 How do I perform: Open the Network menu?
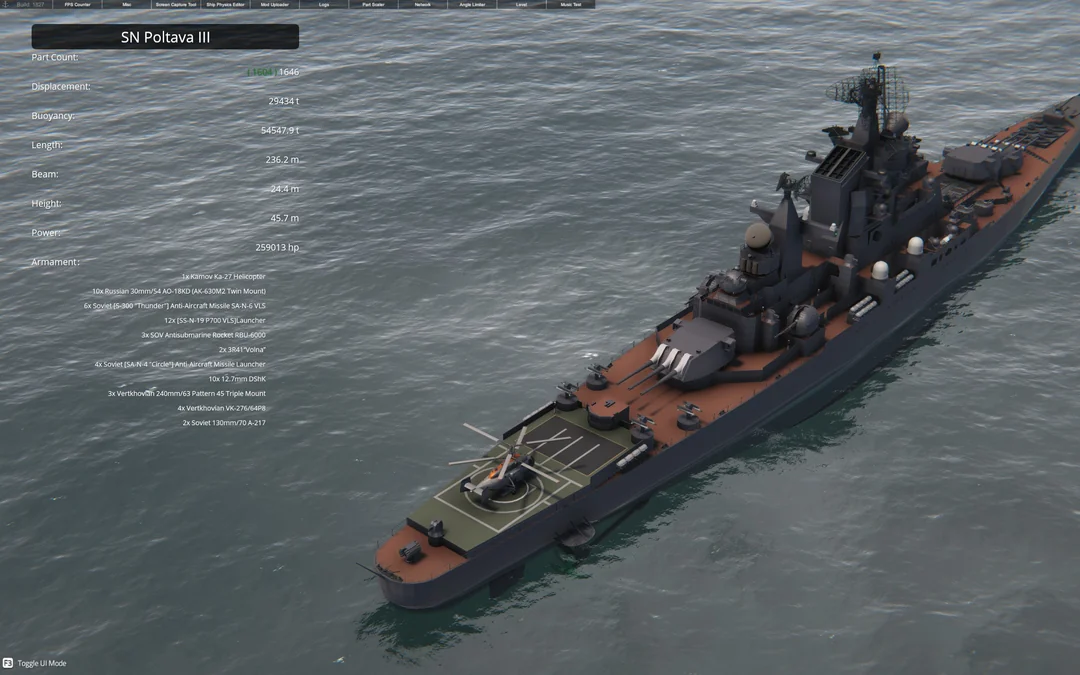(422, 4)
